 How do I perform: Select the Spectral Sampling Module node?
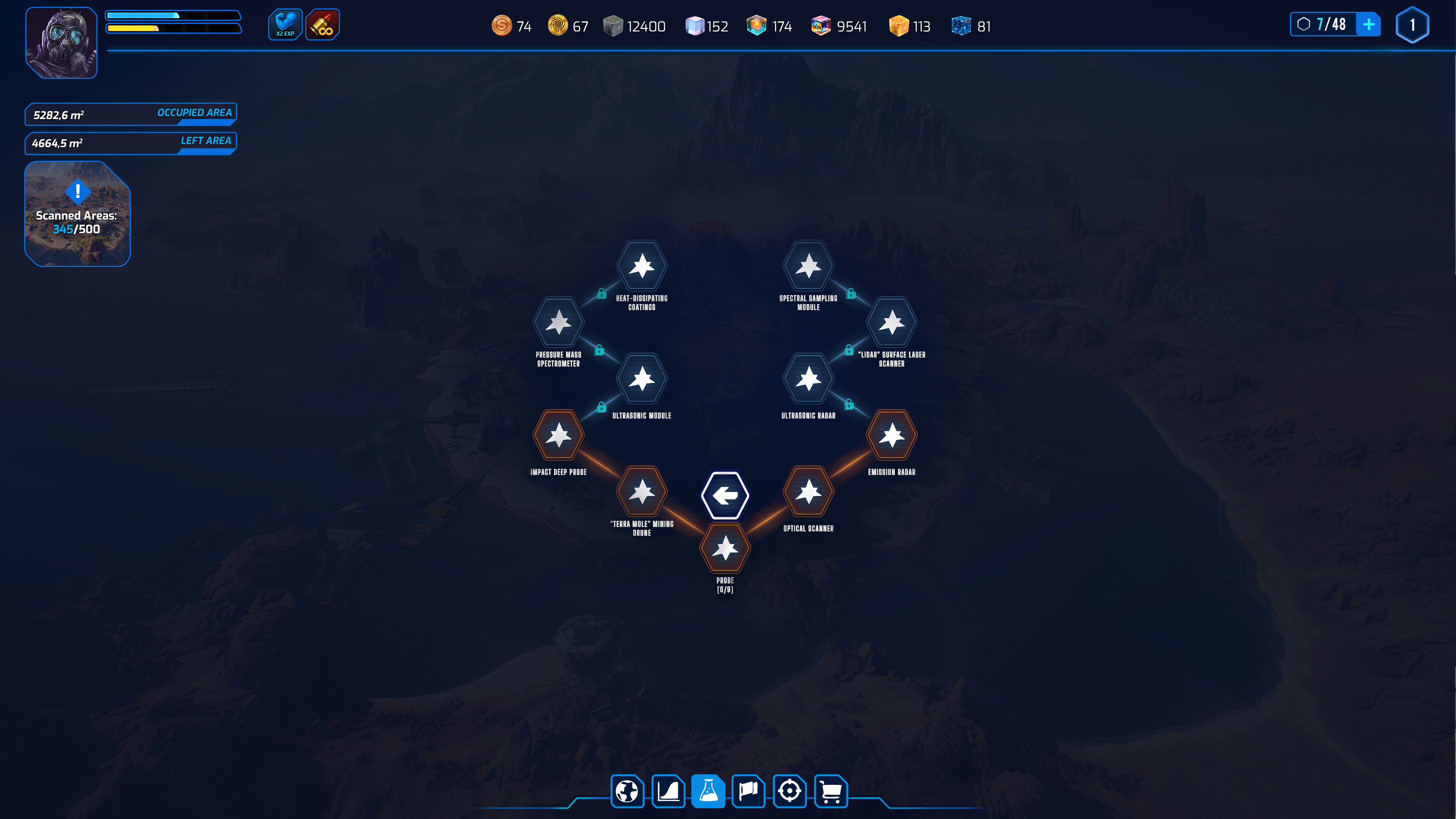[x=808, y=266]
